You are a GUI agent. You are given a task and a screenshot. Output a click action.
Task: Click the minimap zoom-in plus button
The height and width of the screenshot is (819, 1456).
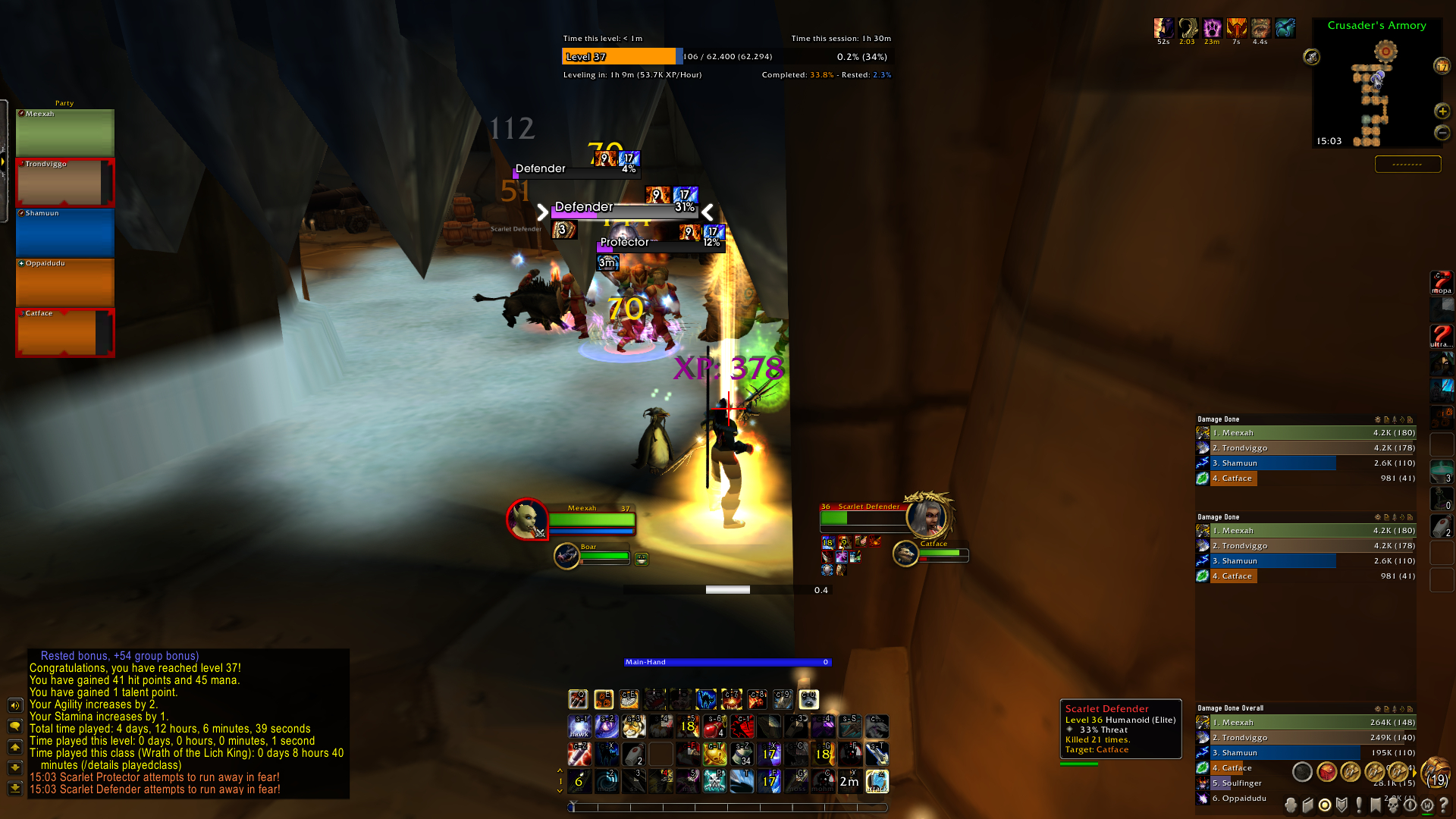click(x=1442, y=111)
